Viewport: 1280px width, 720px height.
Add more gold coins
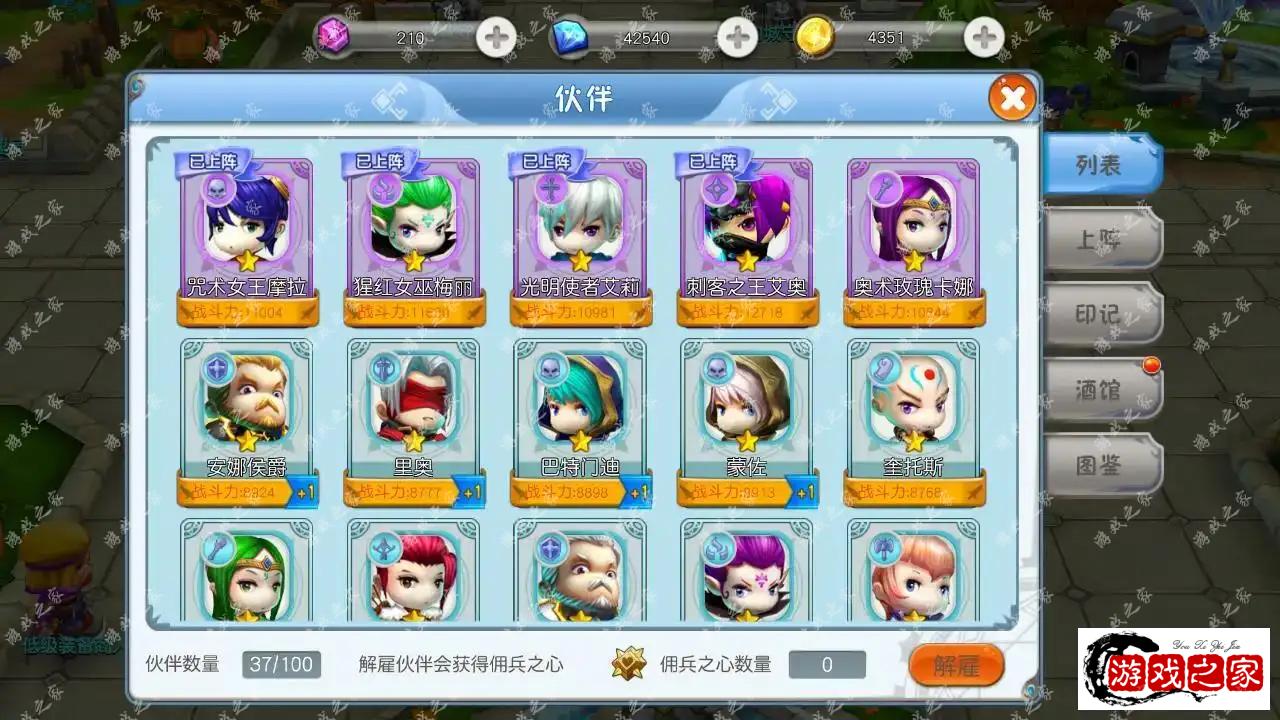(x=984, y=38)
